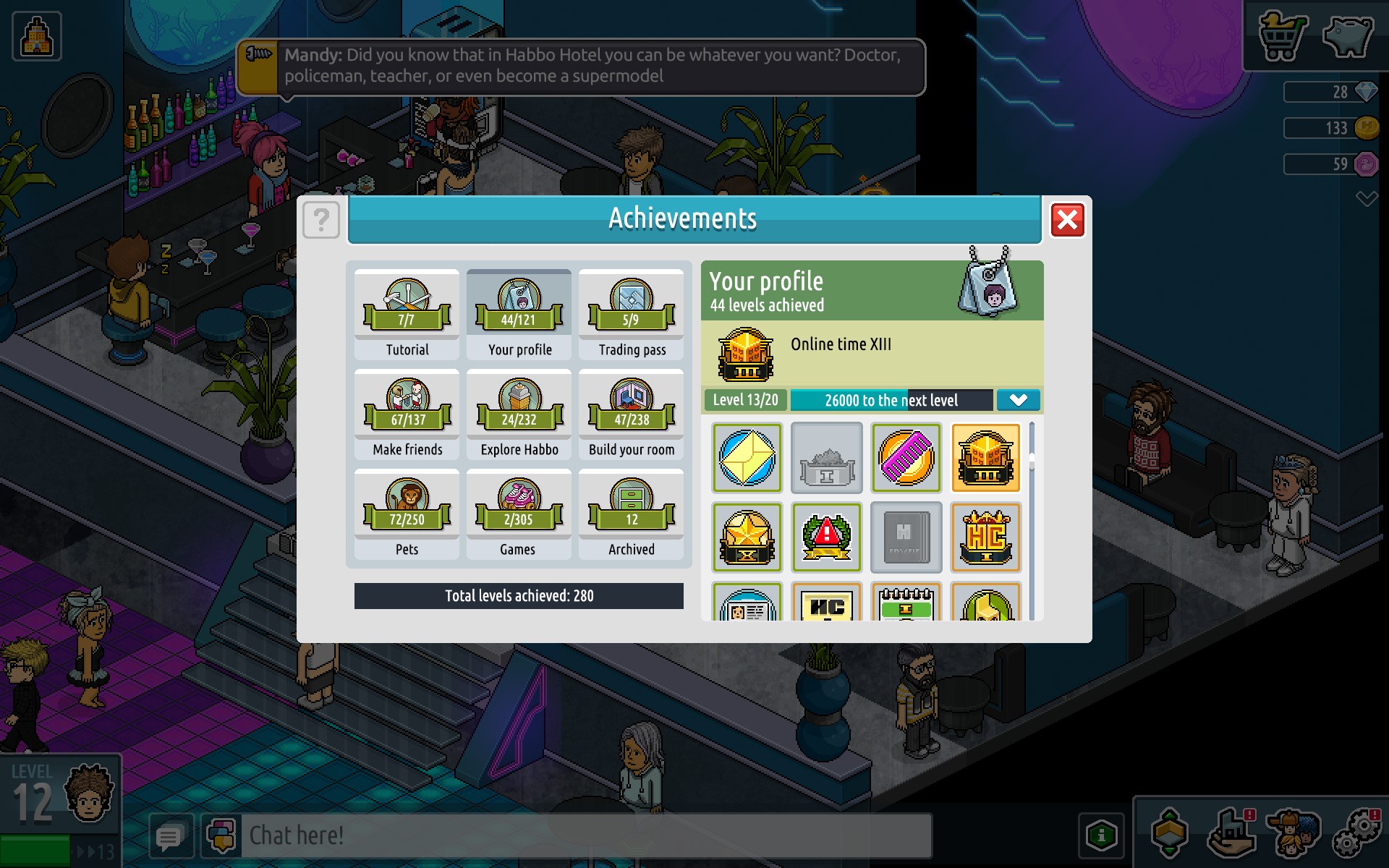The image size is (1389, 868).
Task: Switch to the Games achievements
Action: (x=519, y=514)
